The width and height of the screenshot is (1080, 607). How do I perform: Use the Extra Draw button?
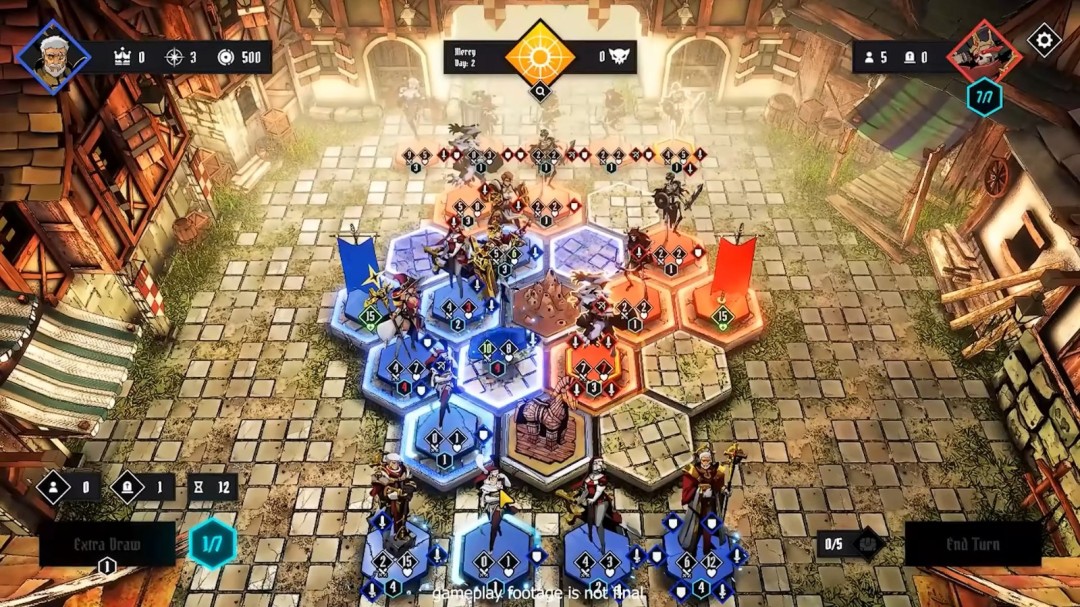pos(106,545)
